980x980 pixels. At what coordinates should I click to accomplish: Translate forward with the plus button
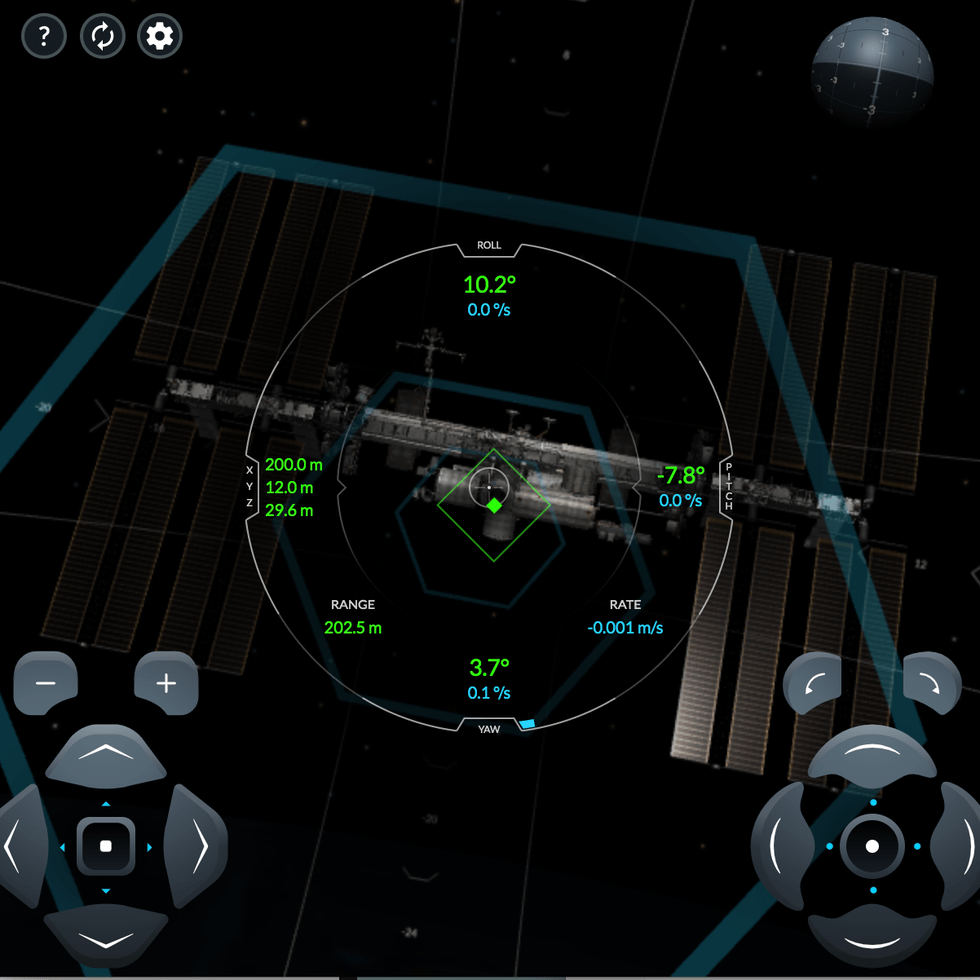coord(166,683)
